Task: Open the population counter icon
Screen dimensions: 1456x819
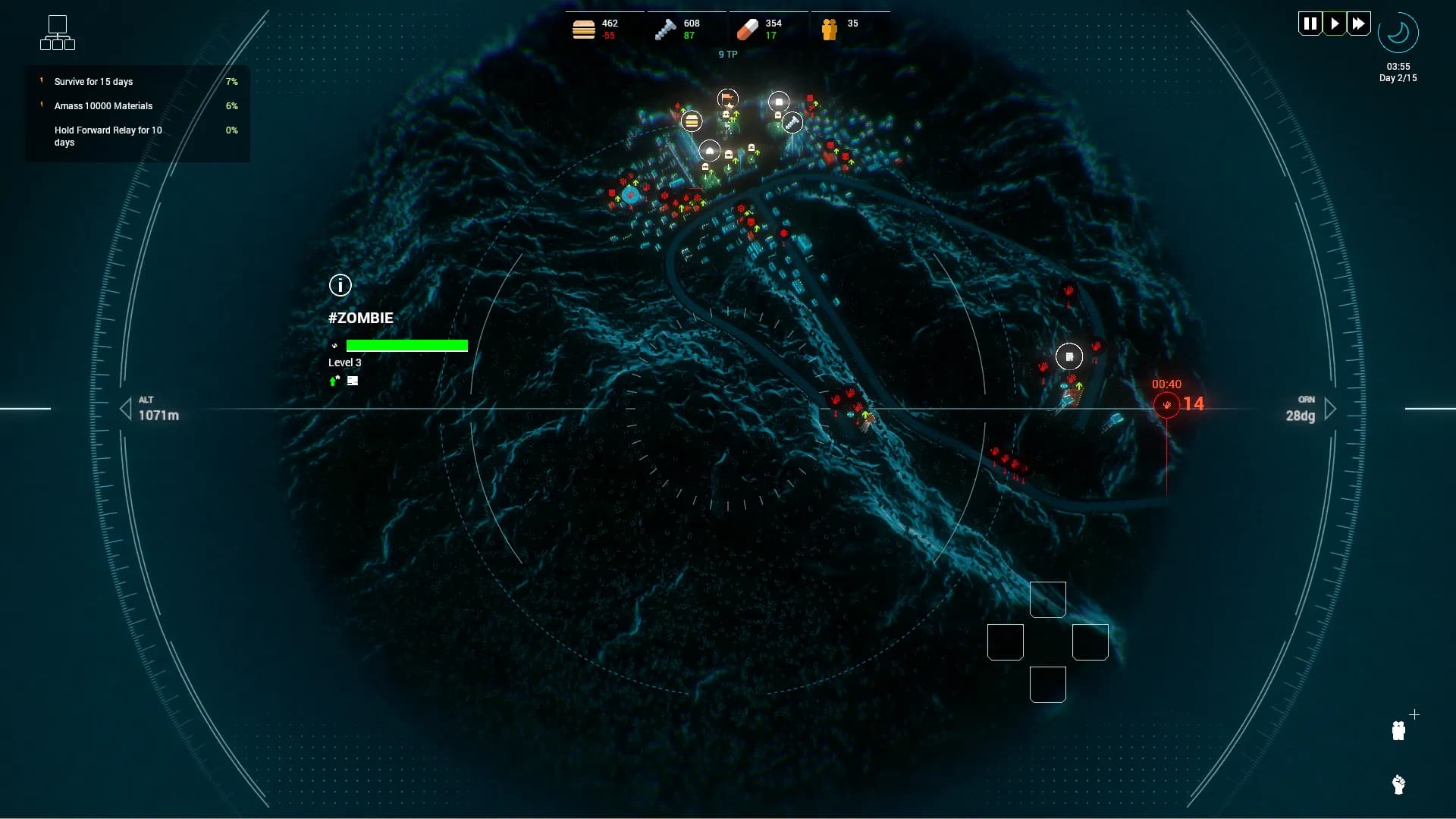Action: (x=831, y=29)
